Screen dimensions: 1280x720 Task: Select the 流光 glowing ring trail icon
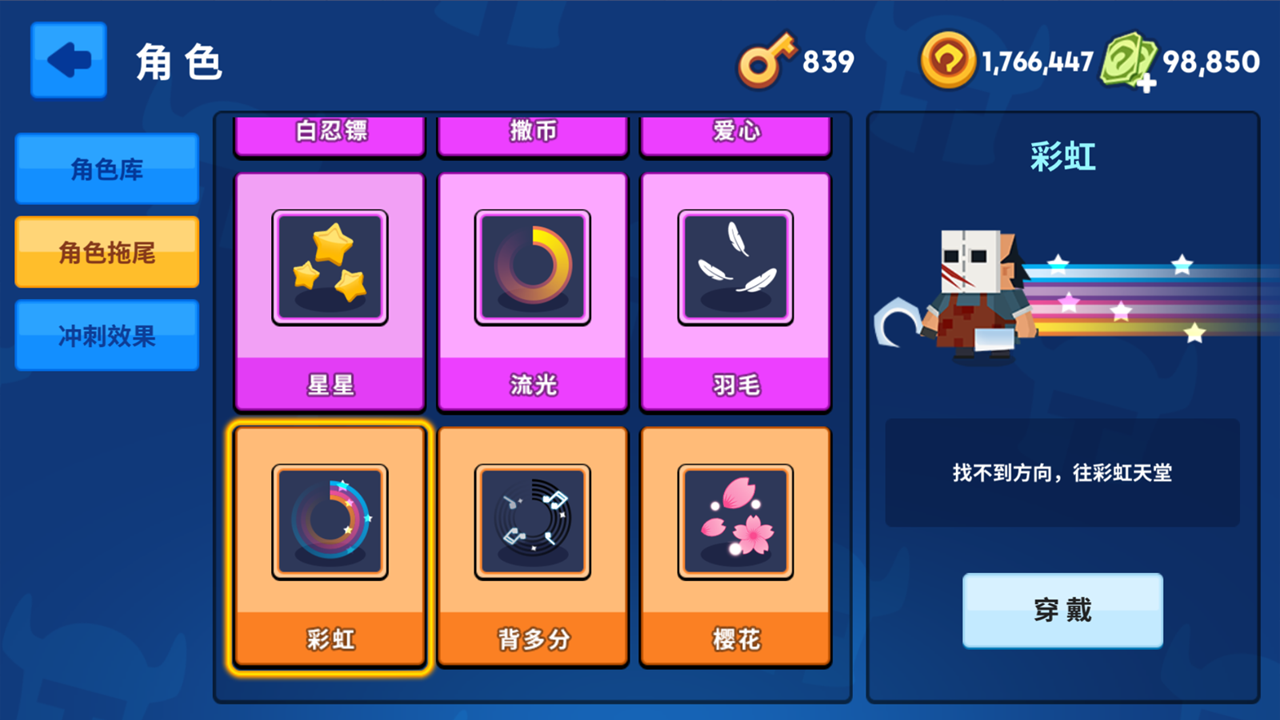tap(533, 267)
